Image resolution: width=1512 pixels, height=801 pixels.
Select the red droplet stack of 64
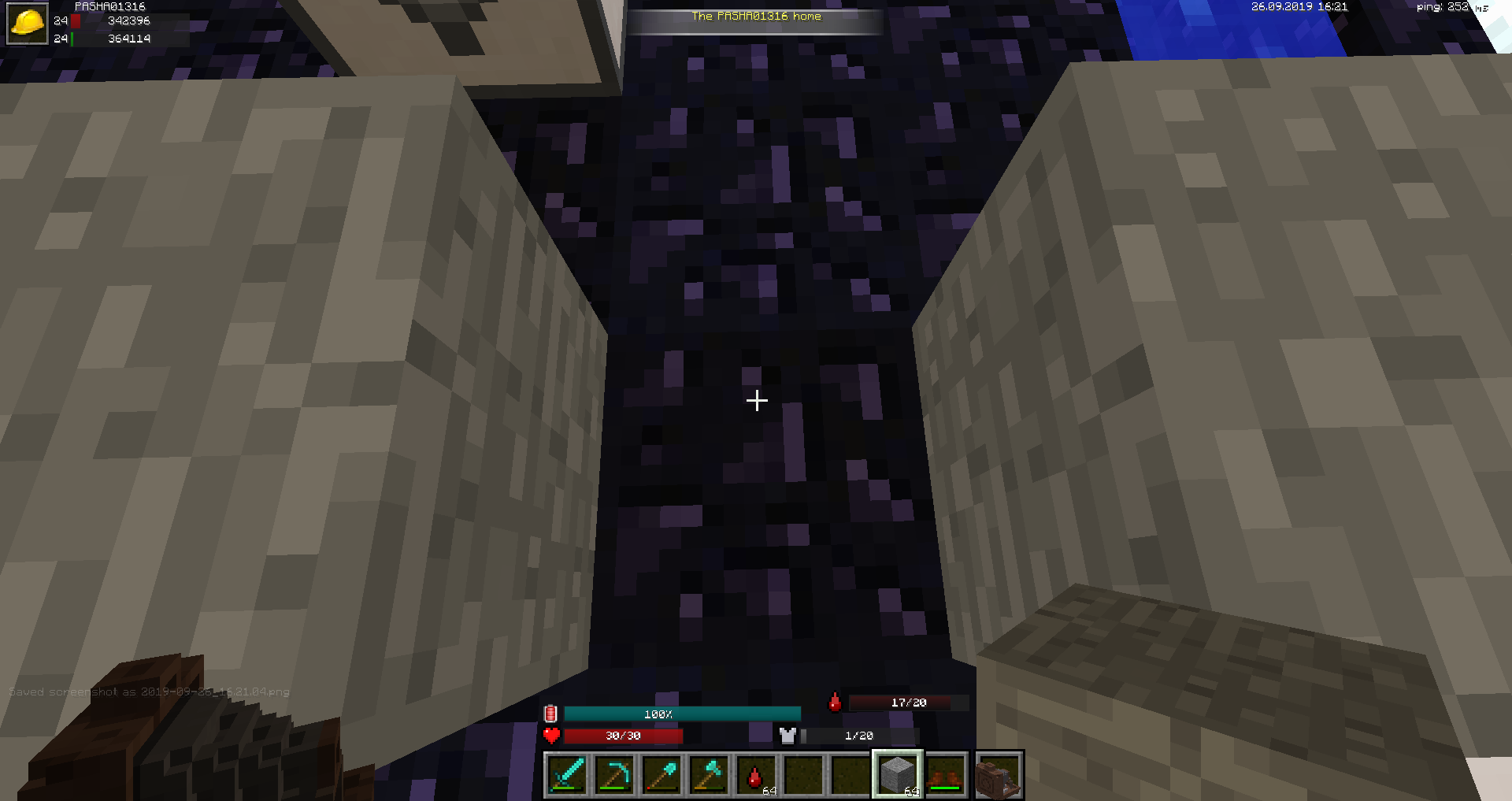(756, 775)
